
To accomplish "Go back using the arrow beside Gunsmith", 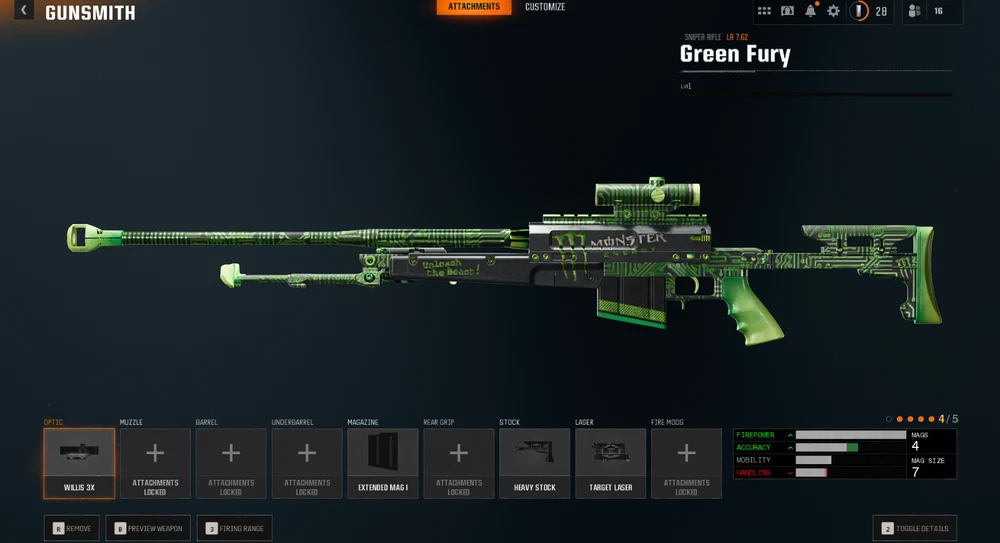I will coord(24,11).
